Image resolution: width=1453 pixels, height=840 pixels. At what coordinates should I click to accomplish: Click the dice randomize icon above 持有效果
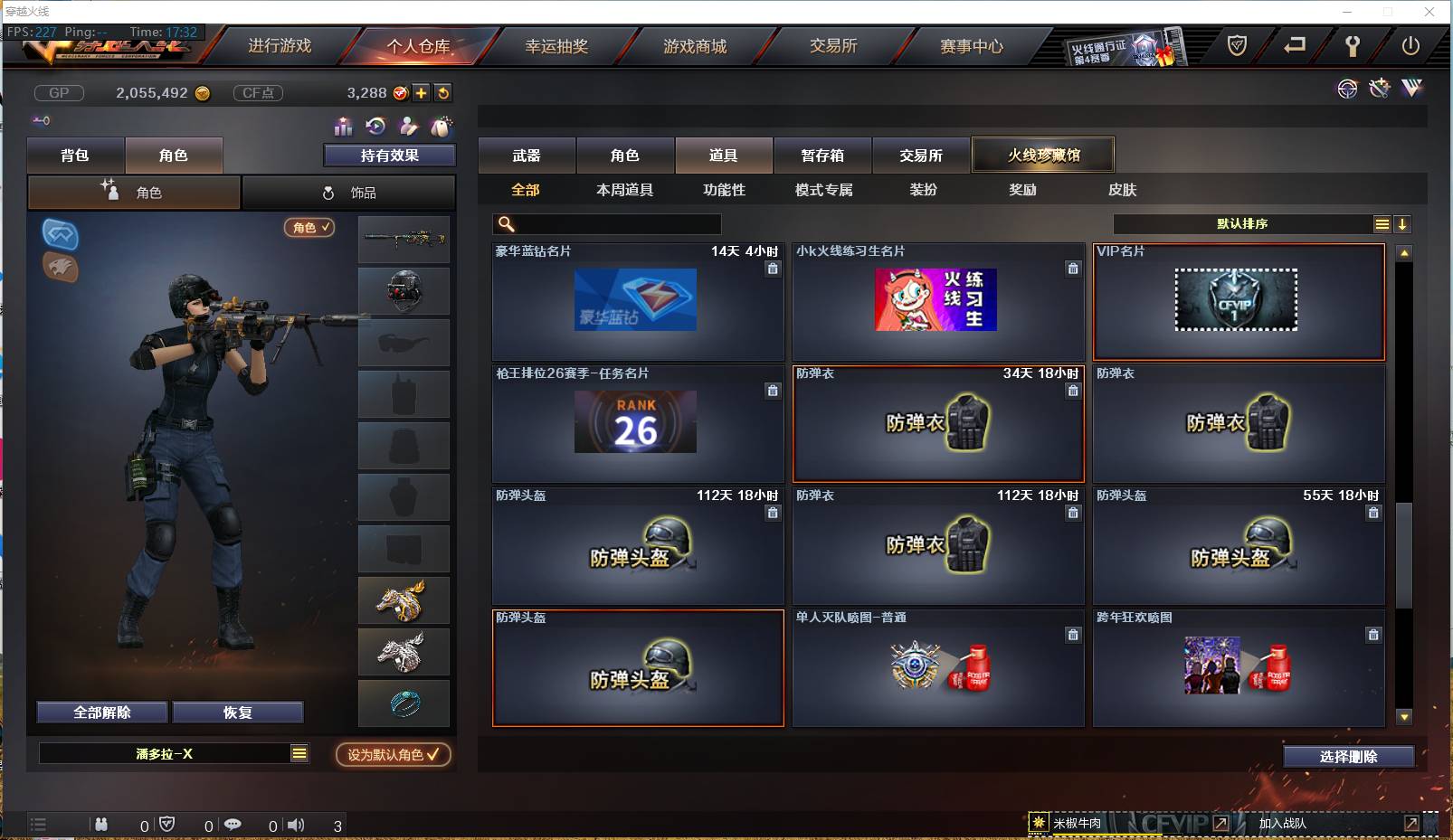point(442,127)
